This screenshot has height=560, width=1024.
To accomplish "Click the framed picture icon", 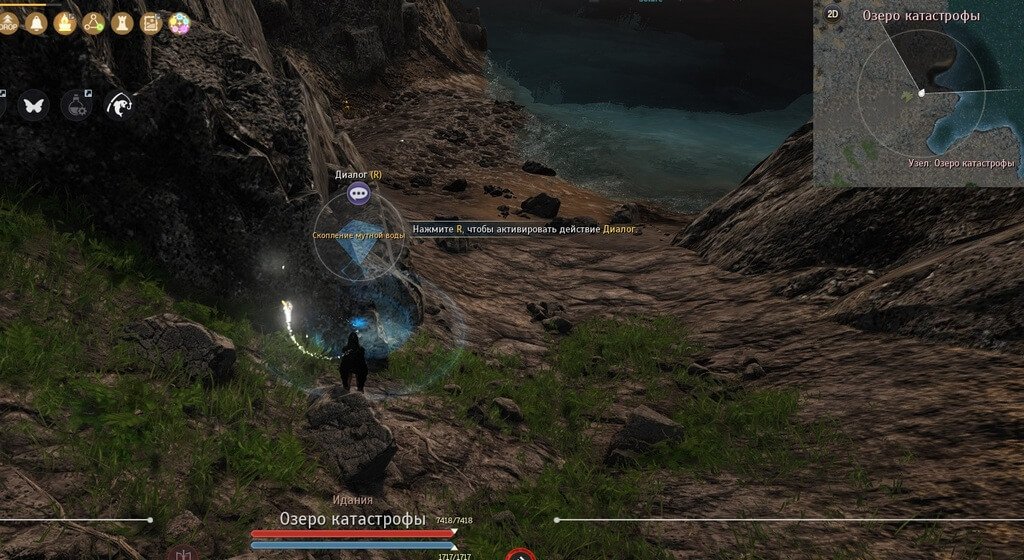I will [151, 23].
